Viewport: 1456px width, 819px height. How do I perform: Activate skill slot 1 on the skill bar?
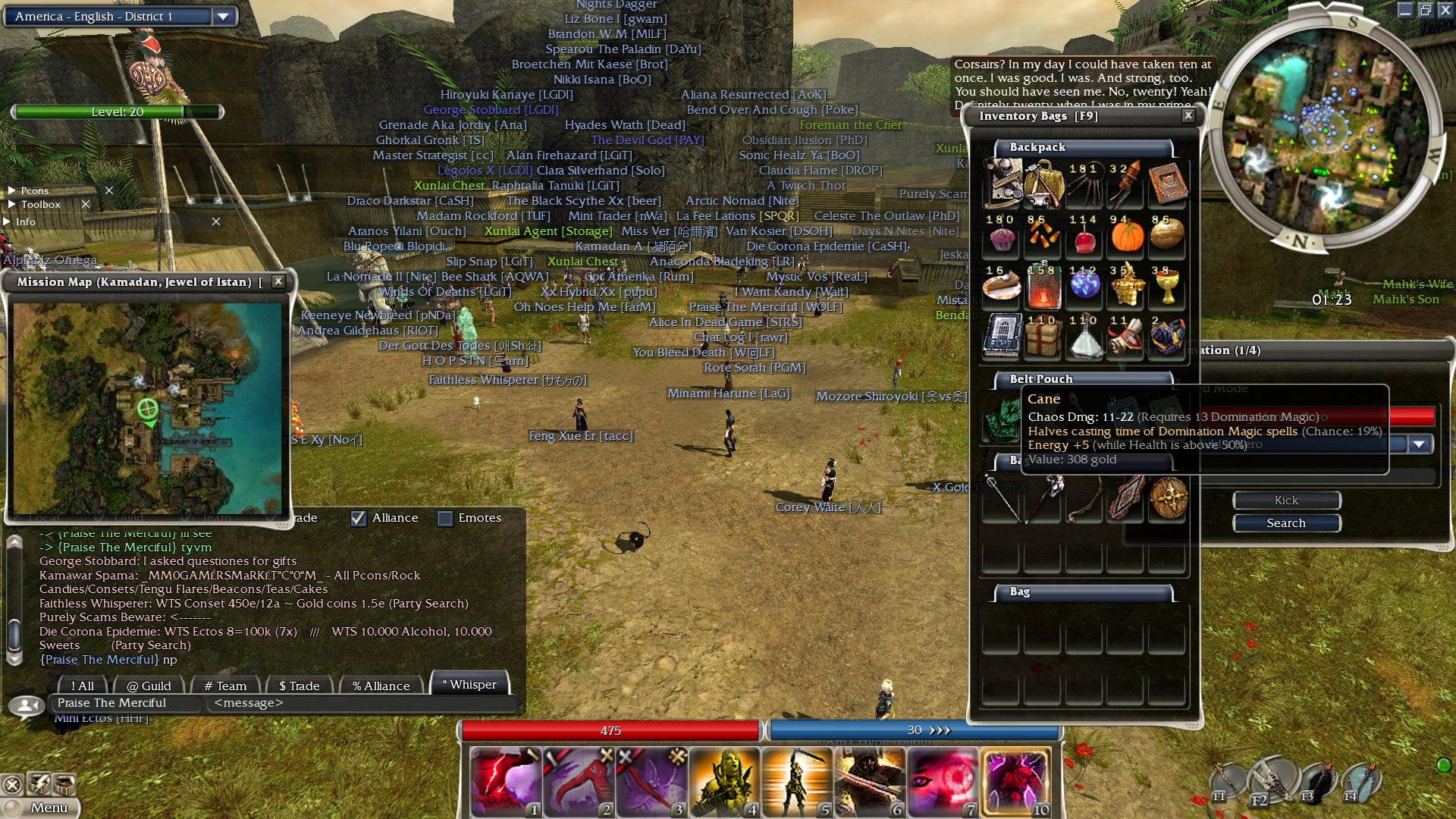(505, 782)
